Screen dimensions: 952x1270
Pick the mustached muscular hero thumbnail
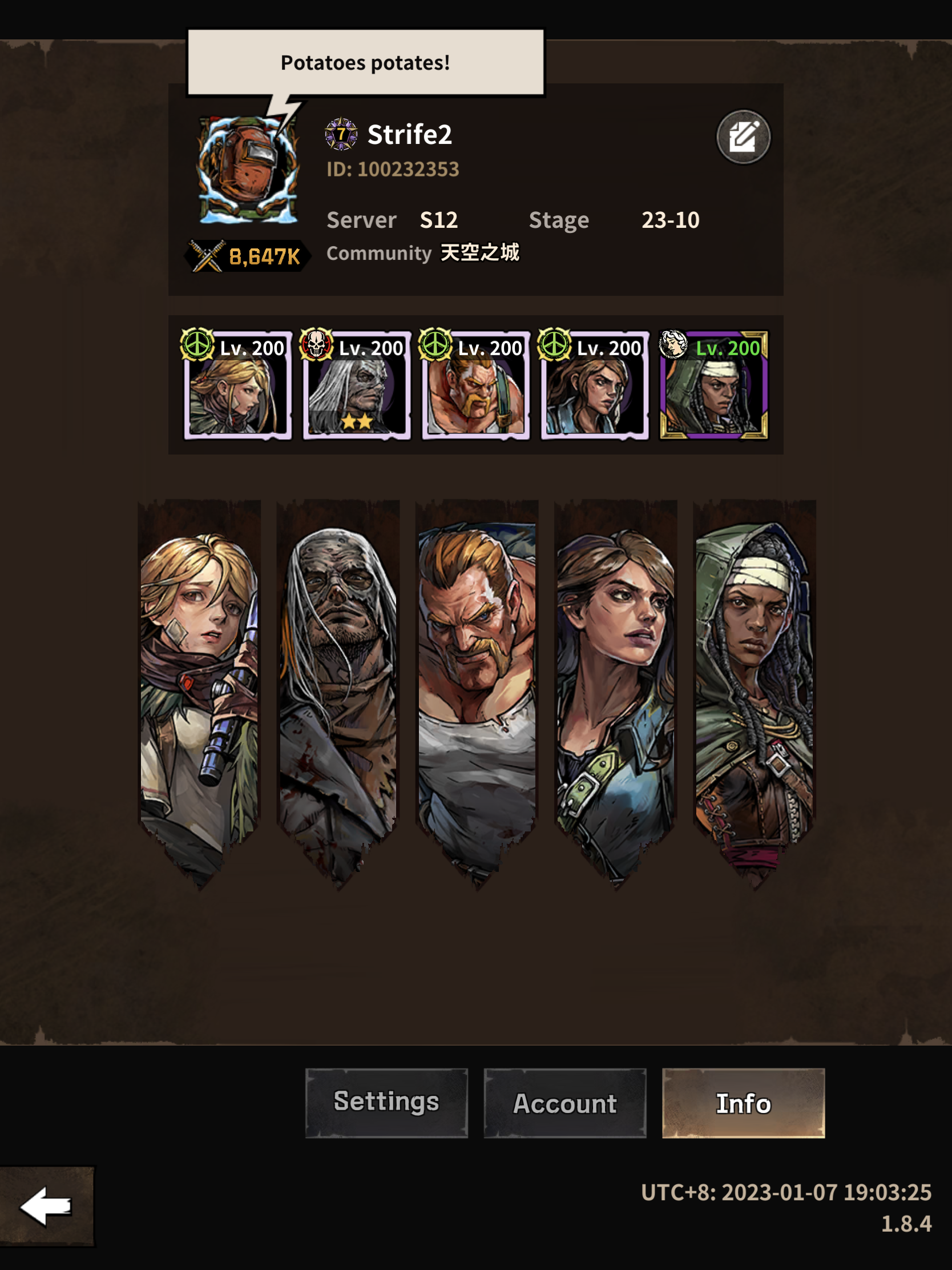tap(475, 386)
